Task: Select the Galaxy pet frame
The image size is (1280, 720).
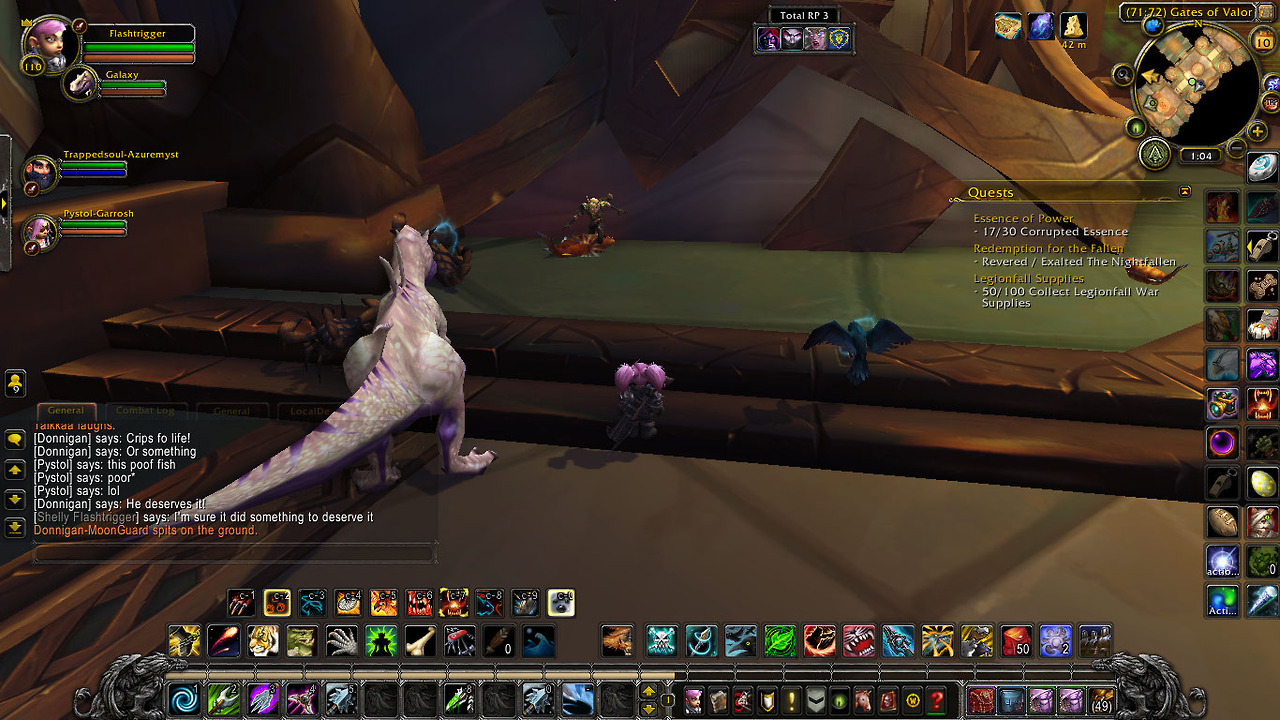Action: (x=80, y=84)
